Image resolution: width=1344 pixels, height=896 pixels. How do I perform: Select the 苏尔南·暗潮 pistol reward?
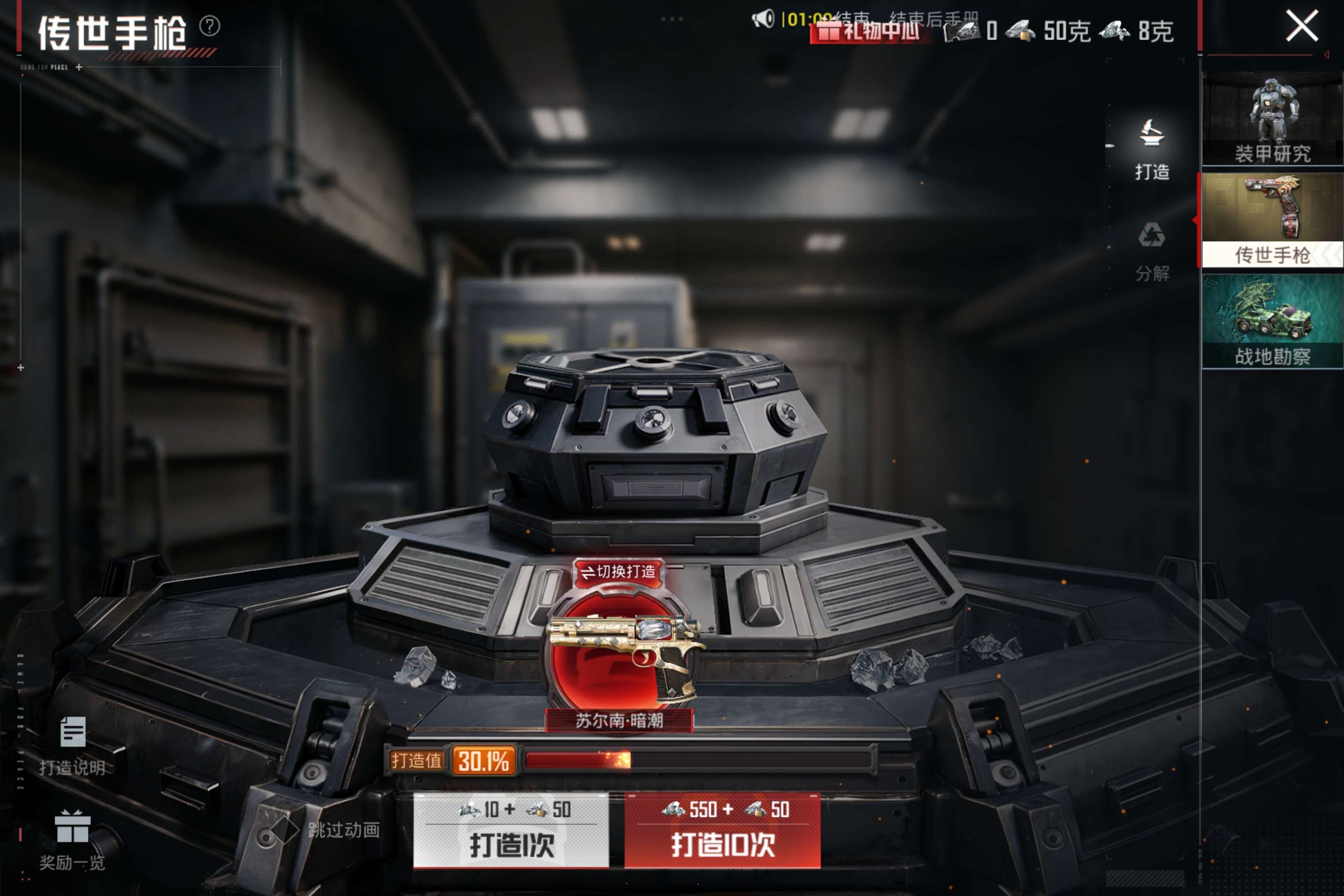[x=620, y=657]
